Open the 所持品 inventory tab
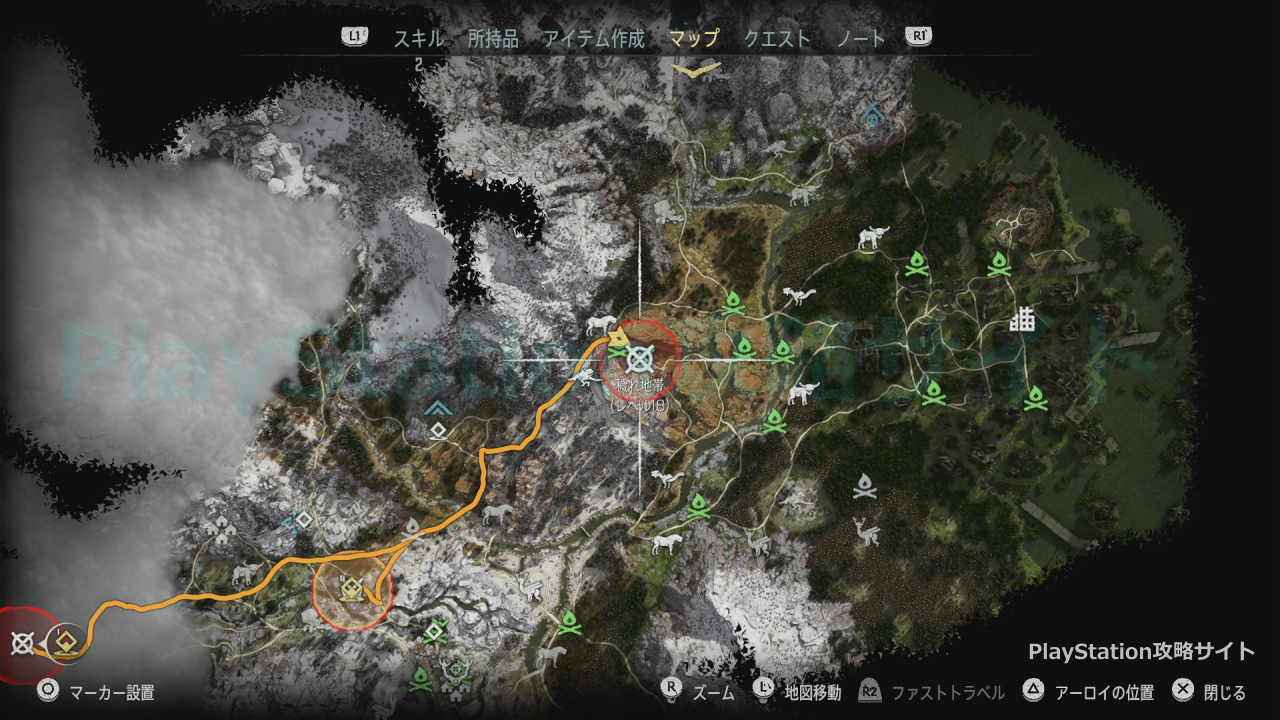Viewport: 1280px width, 720px height. click(493, 39)
